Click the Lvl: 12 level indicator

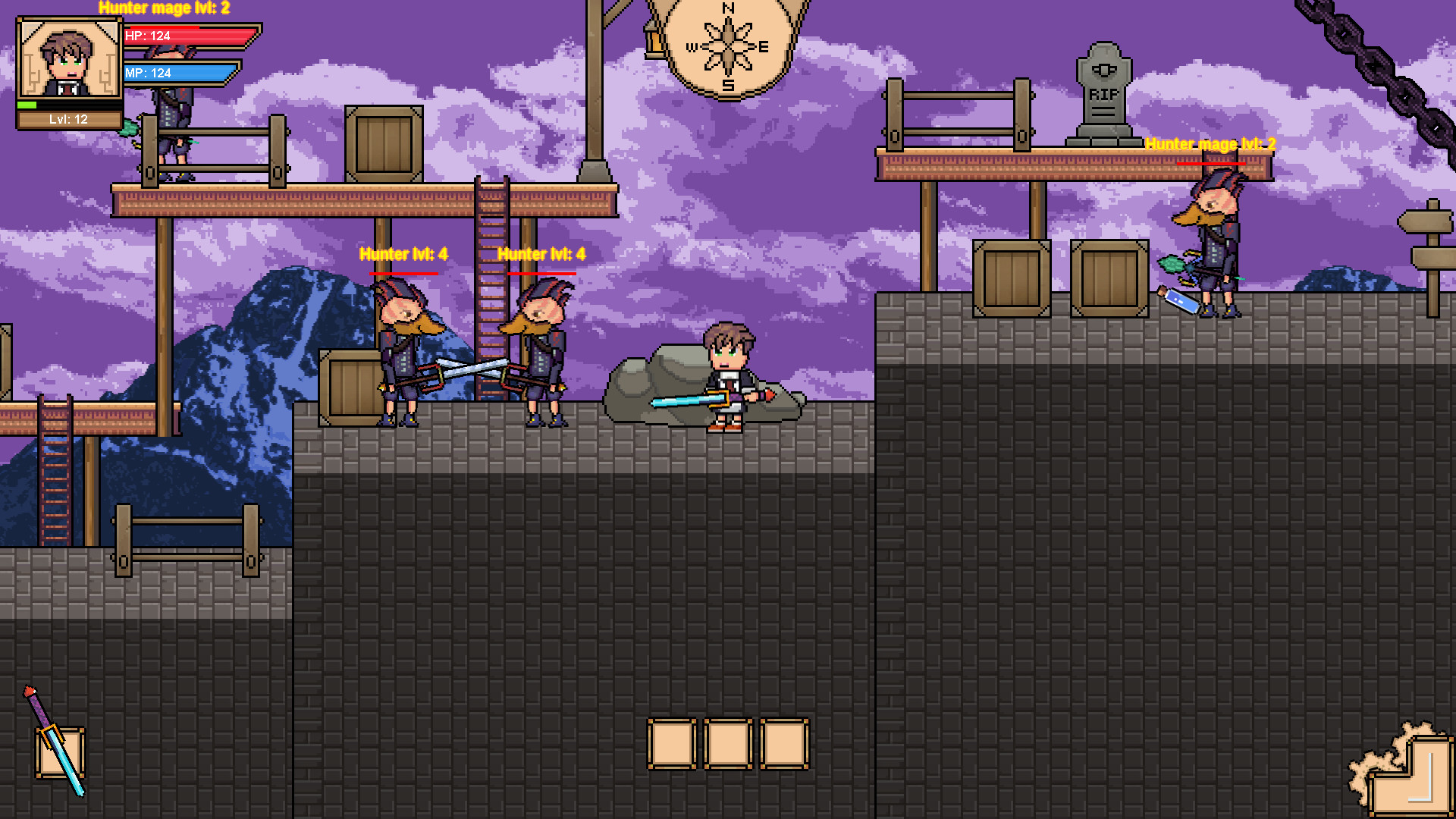click(68, 118)
